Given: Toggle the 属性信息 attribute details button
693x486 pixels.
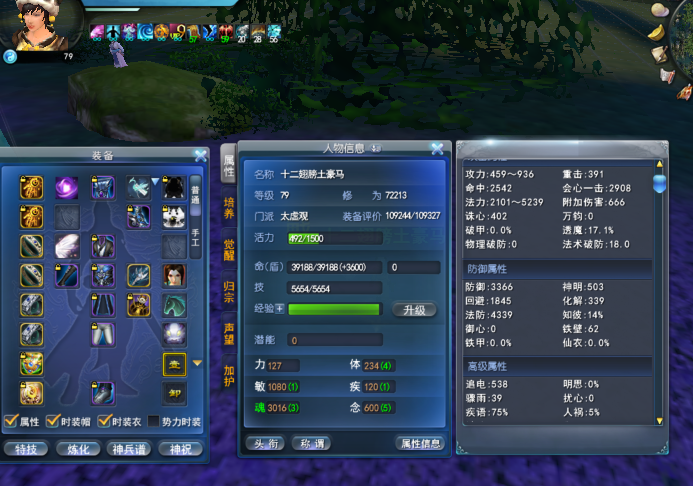Looking at the screenshot, I should pyautogui.click(x=420, y=443).
